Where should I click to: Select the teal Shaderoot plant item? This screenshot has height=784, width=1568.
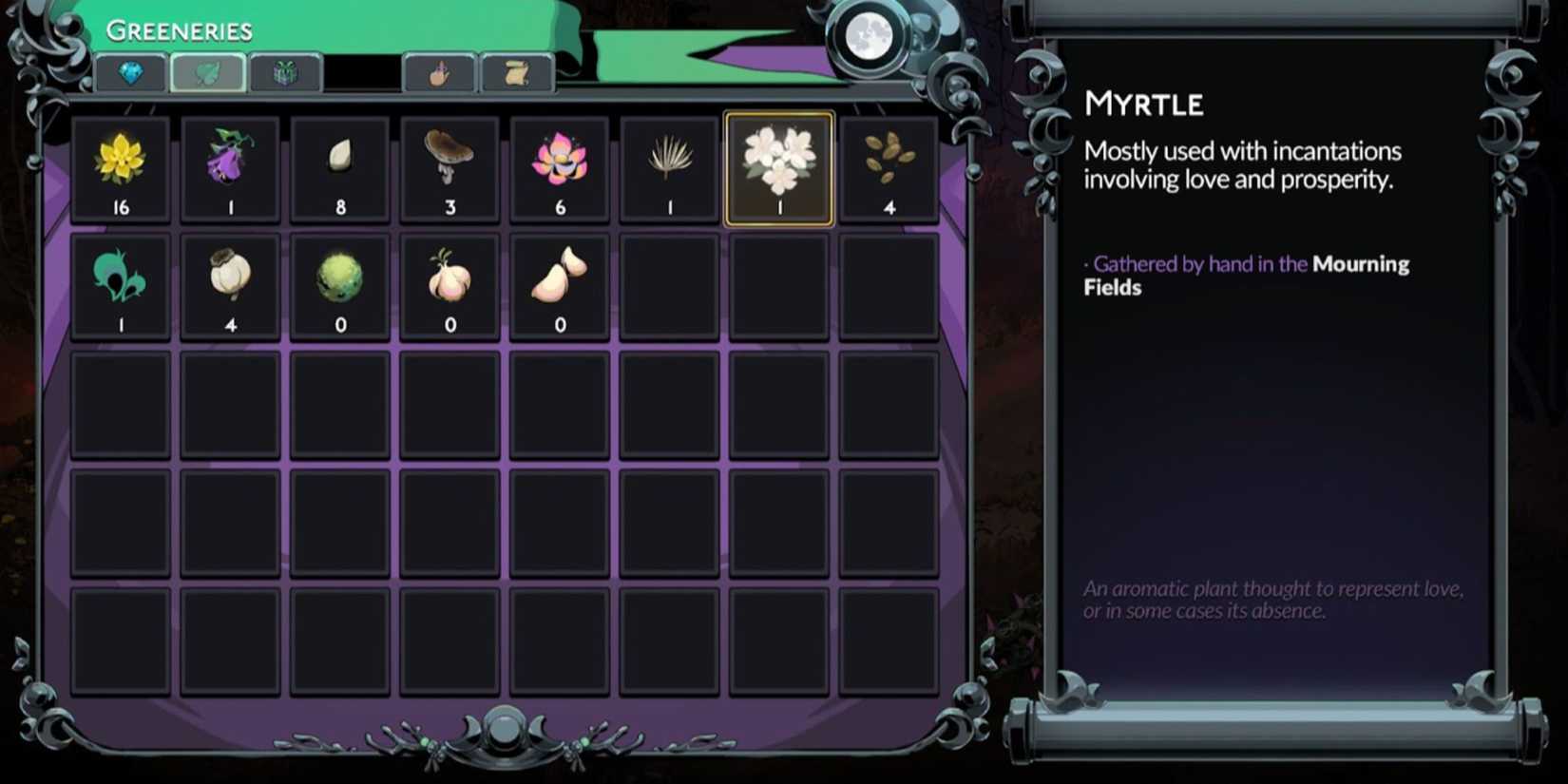click(122, 280)
